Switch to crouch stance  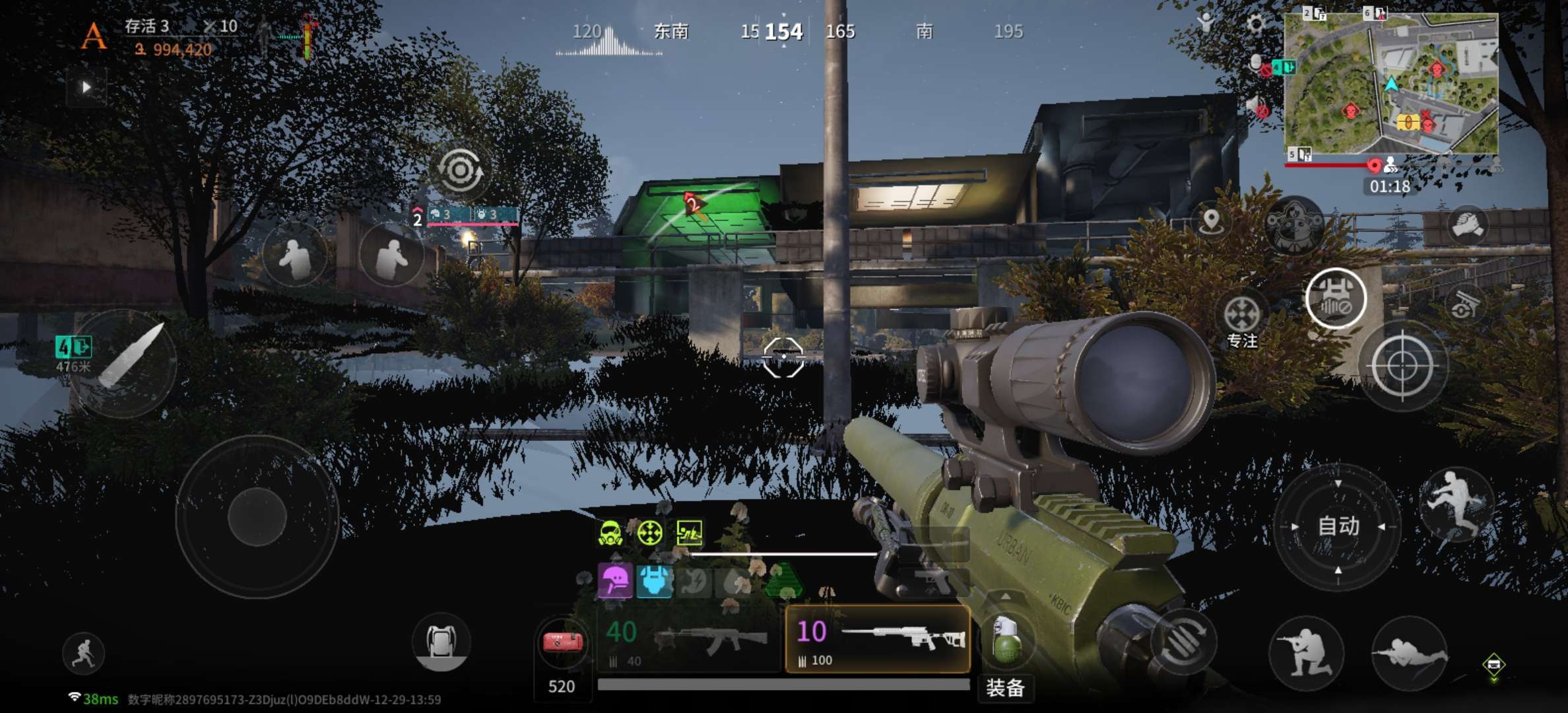point(1306,654)
